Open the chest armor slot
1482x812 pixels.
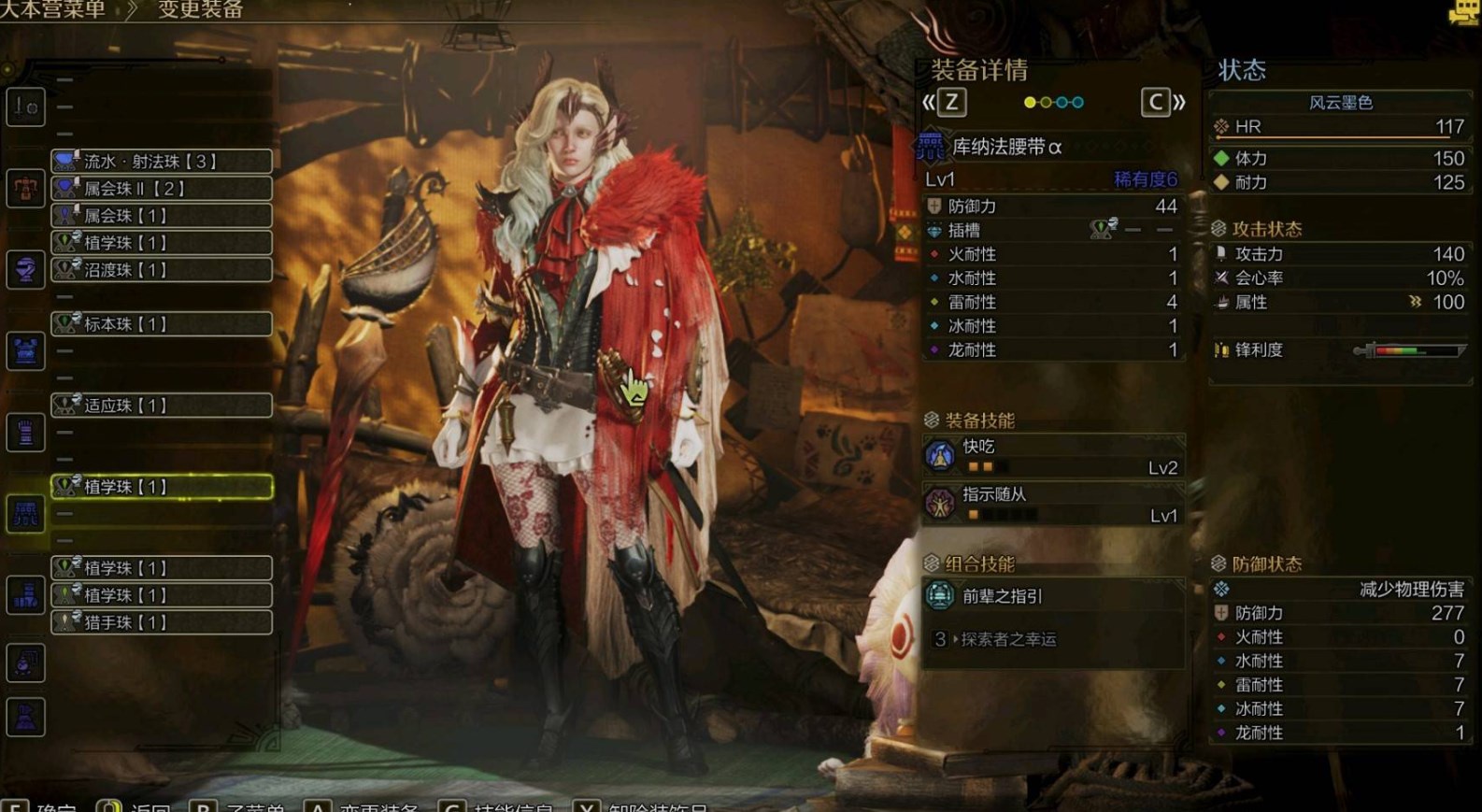[25, 350]
